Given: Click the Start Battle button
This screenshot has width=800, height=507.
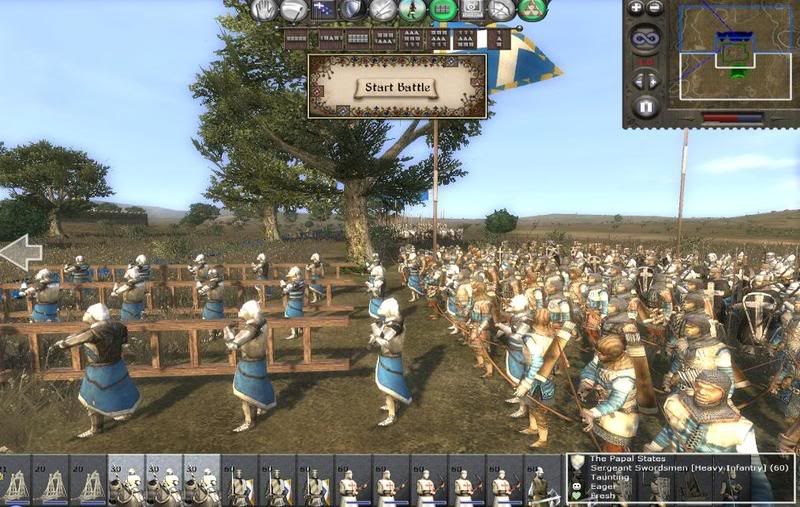Looking at the screenshot, I should [397, 88].
